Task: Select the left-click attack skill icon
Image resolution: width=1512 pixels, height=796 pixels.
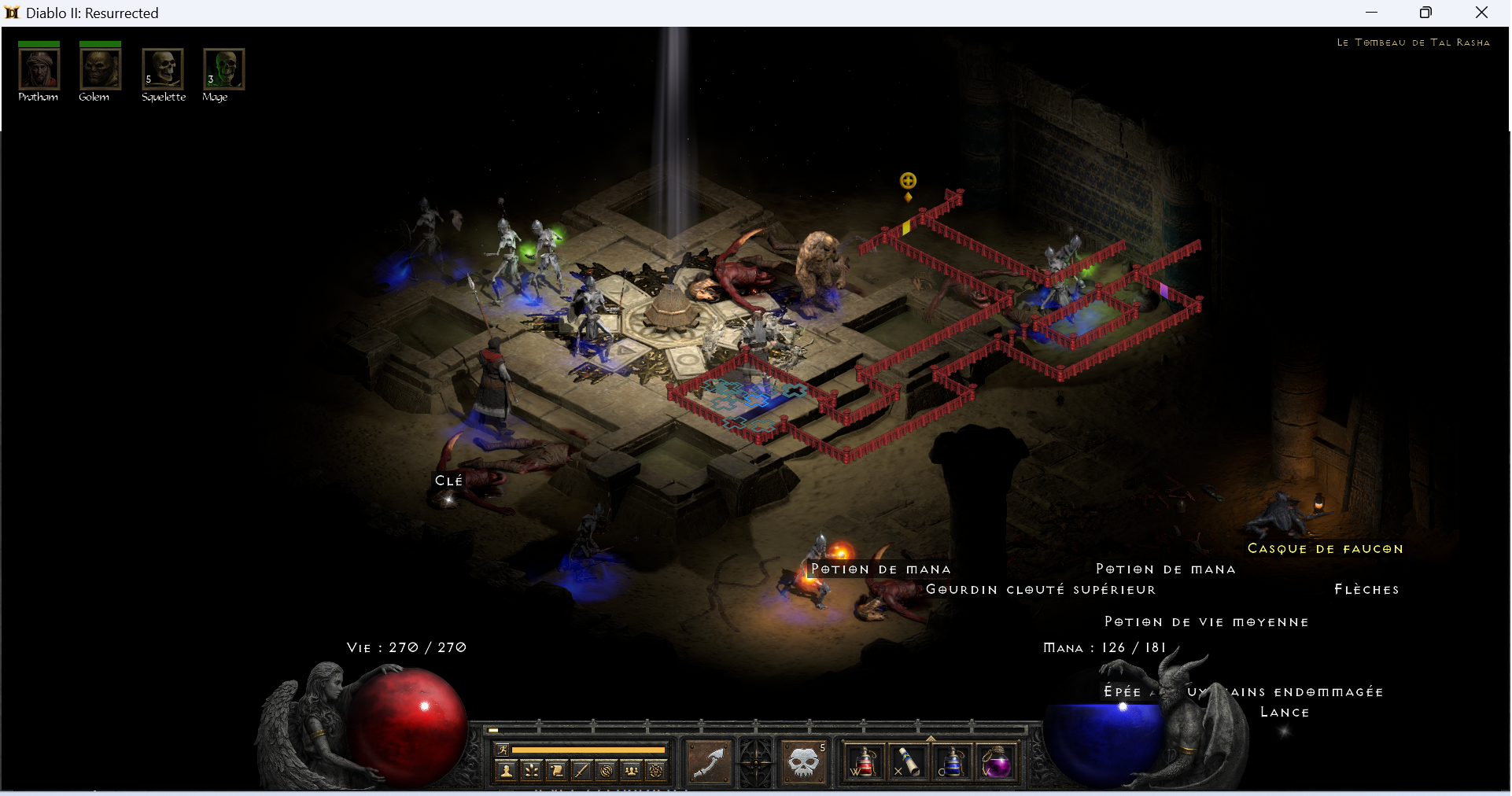Action: tap(710, 761)
